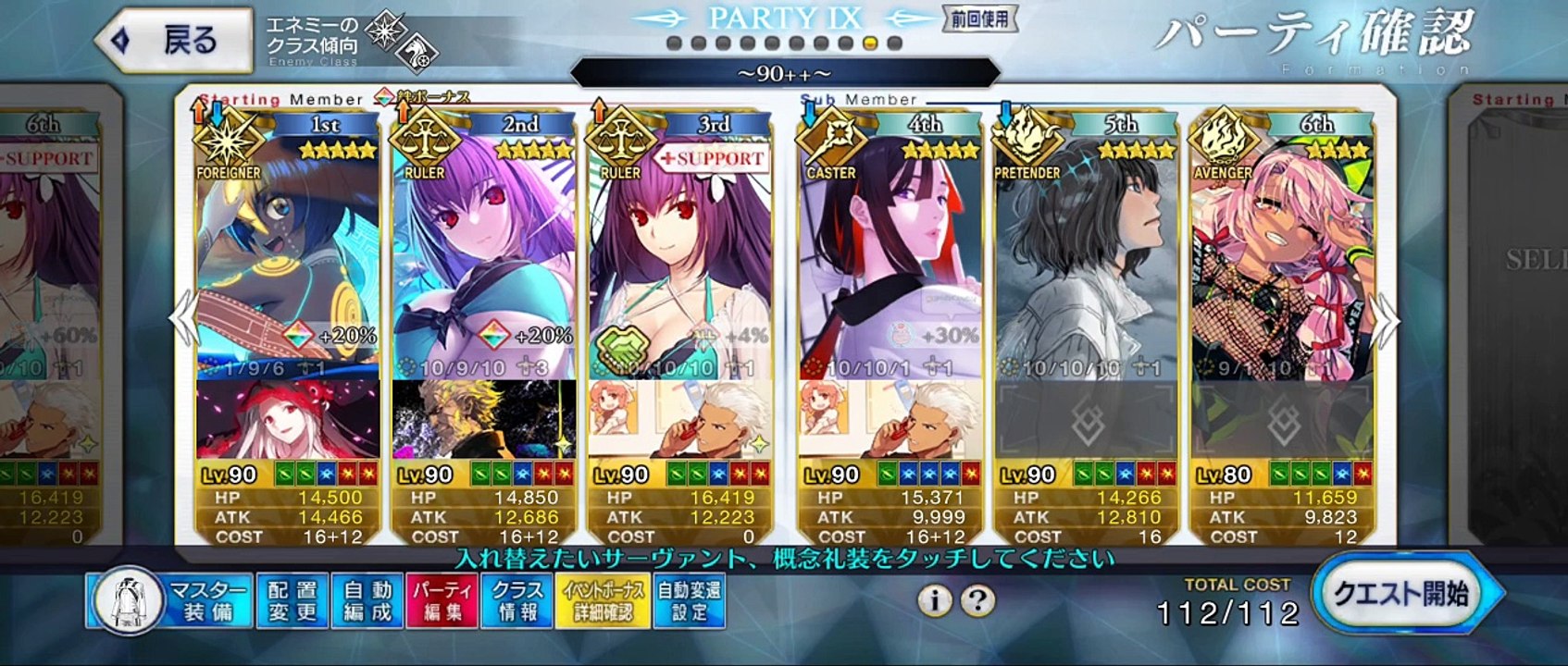Choose 自動編成 auto formation
The image size is (1568, 666).
[x=367, y=601]
